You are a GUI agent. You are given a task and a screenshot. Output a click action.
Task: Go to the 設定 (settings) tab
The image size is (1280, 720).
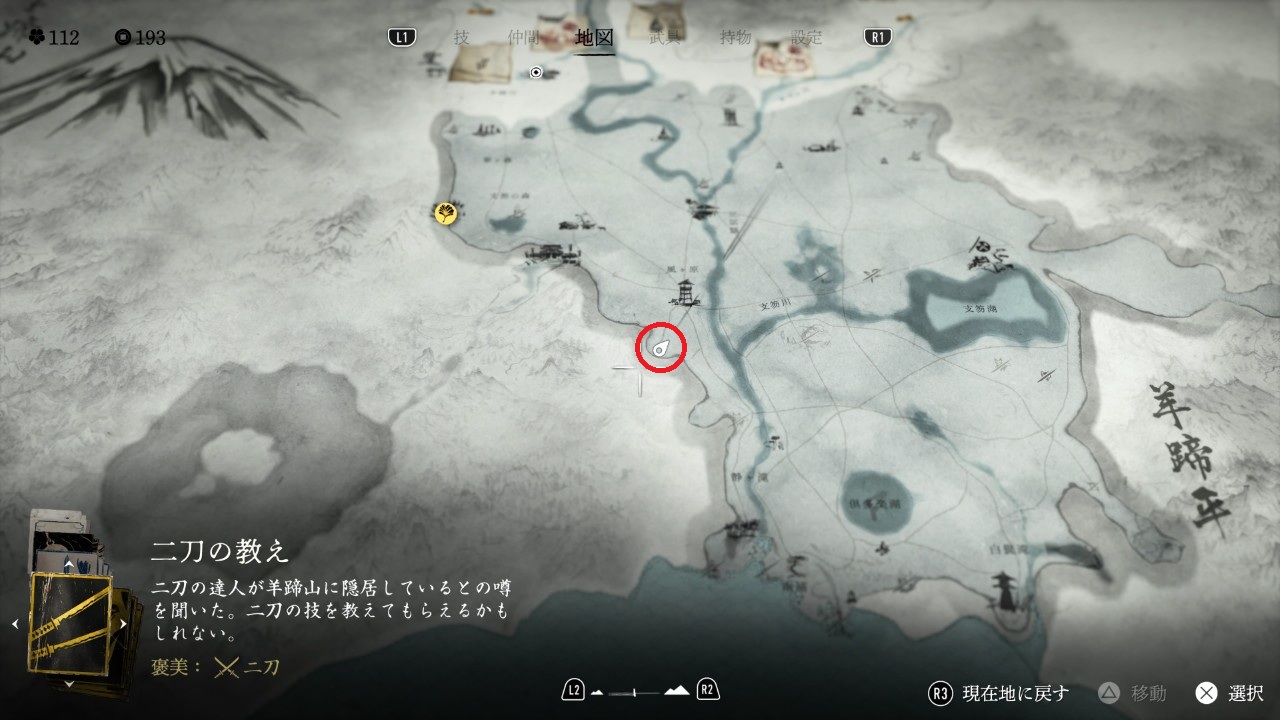point(806,37)
